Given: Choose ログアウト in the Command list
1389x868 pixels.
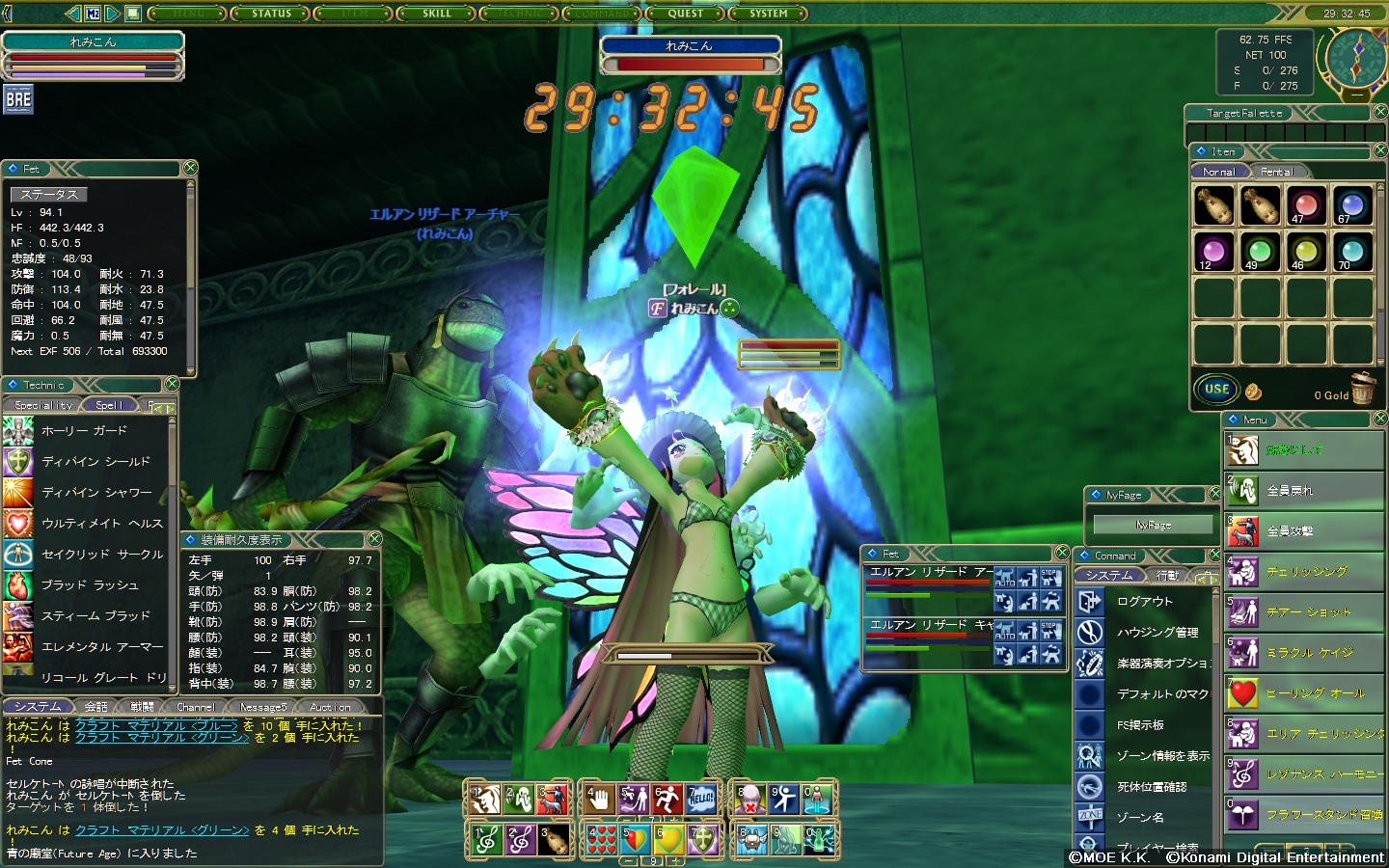Looking at the screenshot, I should pyautogui.click(x=1144, y=602).
